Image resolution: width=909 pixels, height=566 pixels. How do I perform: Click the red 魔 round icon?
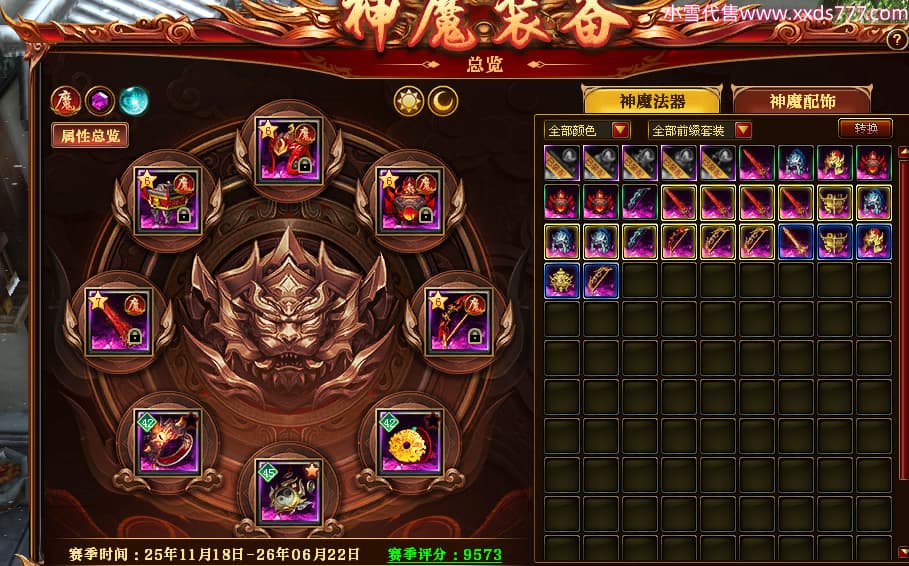click(66, 101)
